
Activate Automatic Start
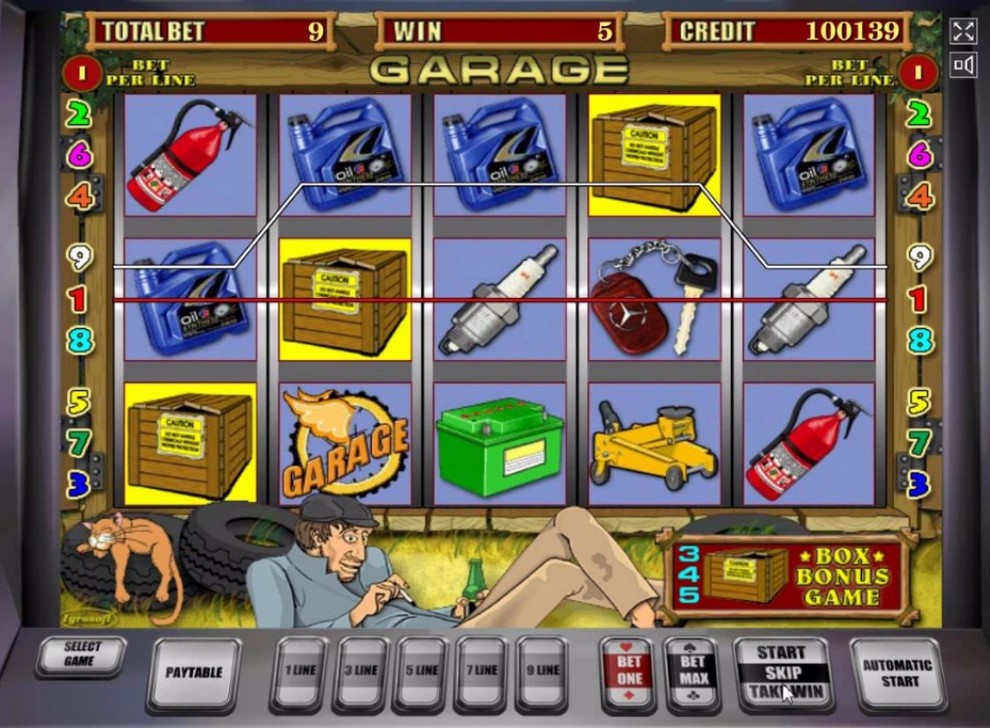point(897,672)
